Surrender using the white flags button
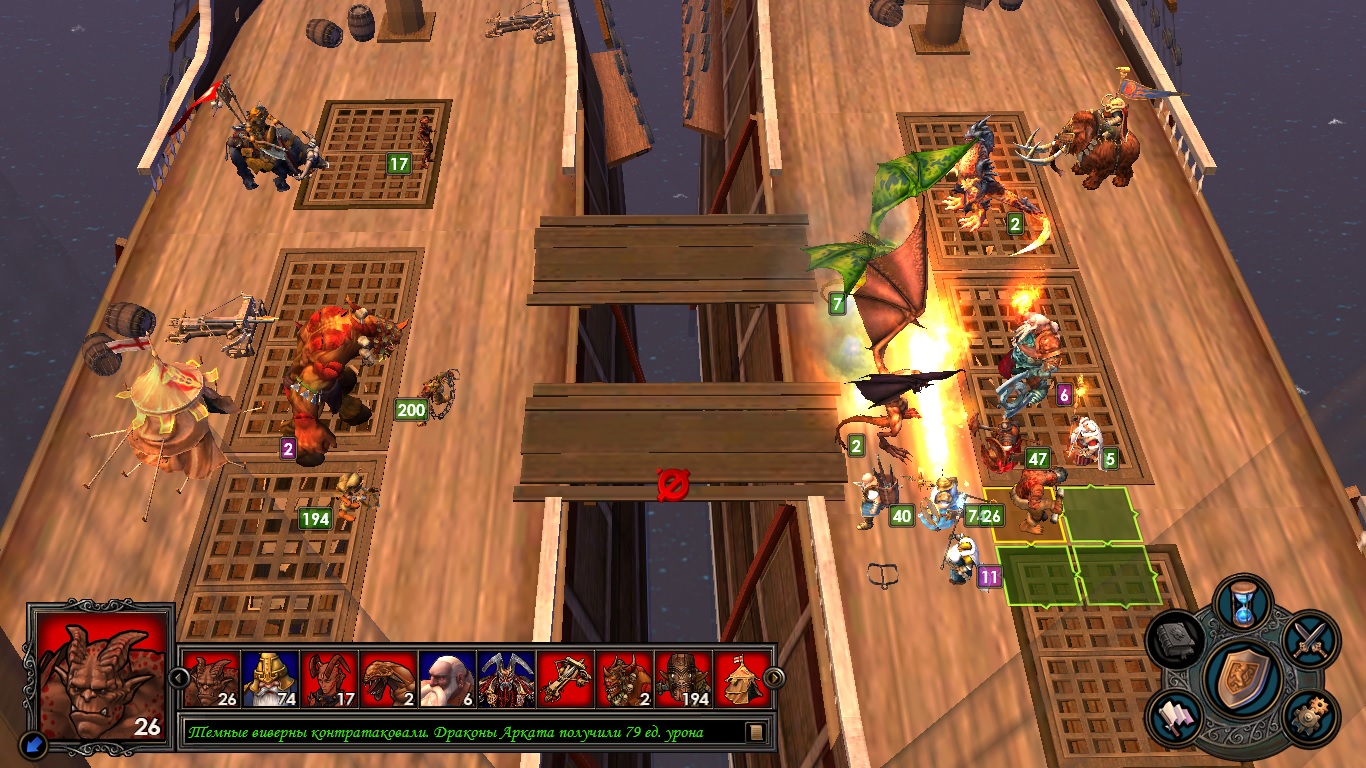The width and height of the screenshot is (1366, 768). 1177,716
